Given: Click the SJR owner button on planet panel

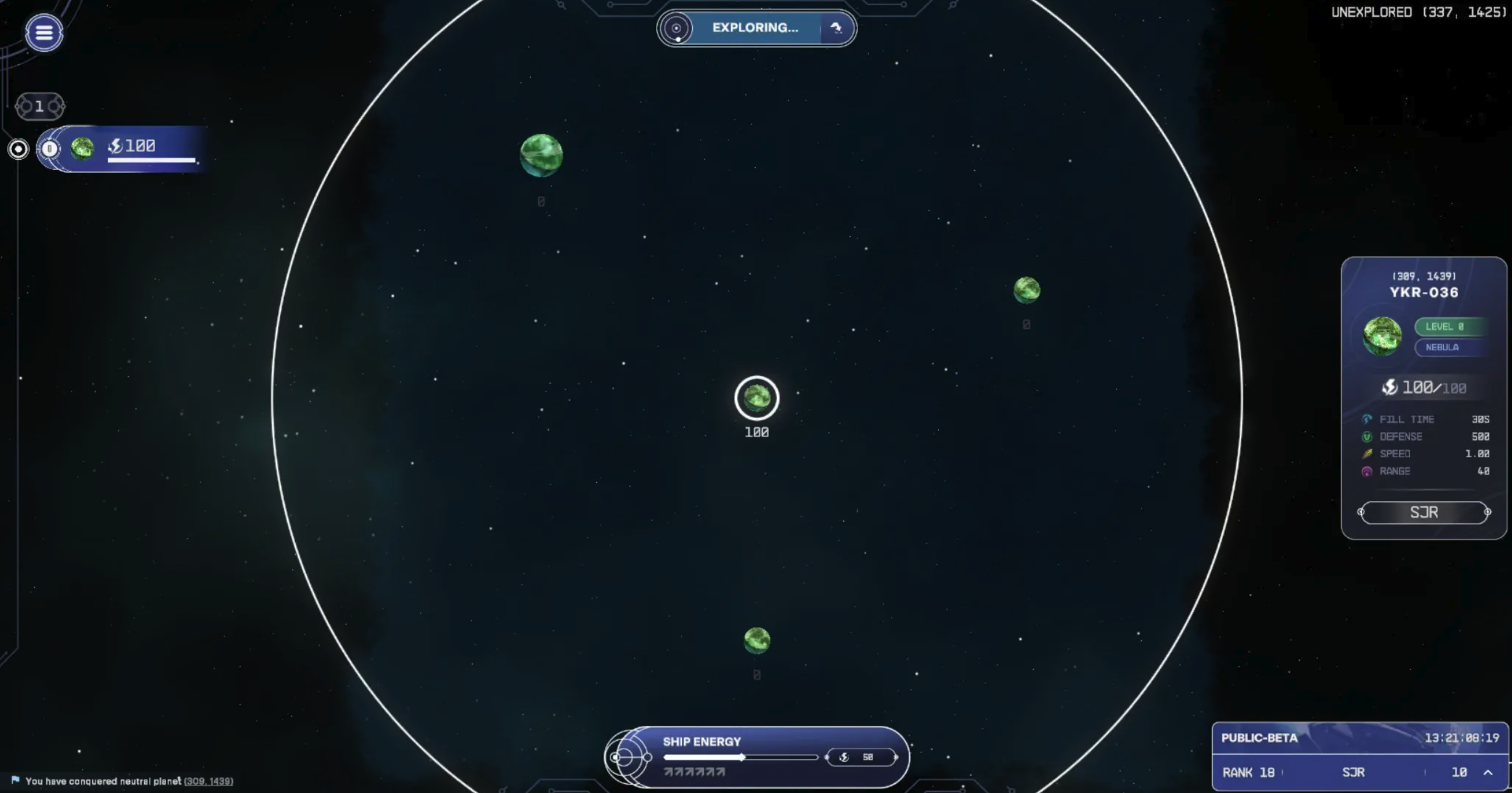Looking at the screenshot, I should click(1424, 512).
